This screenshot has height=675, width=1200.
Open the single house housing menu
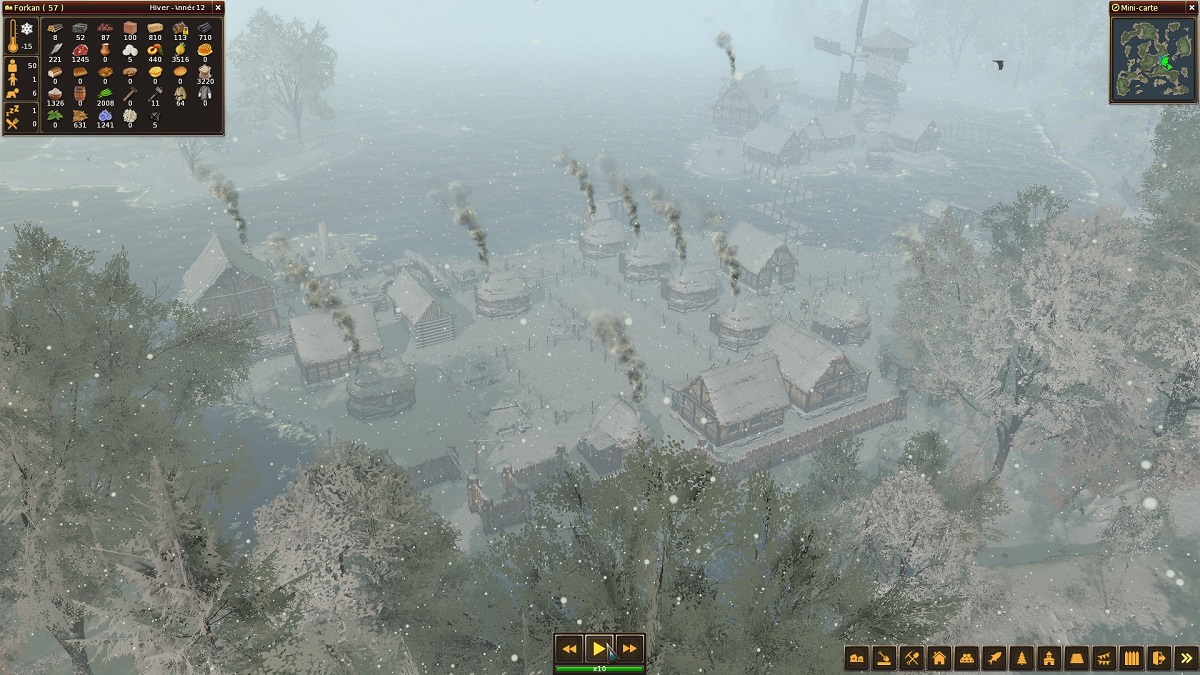pos(939,657)
